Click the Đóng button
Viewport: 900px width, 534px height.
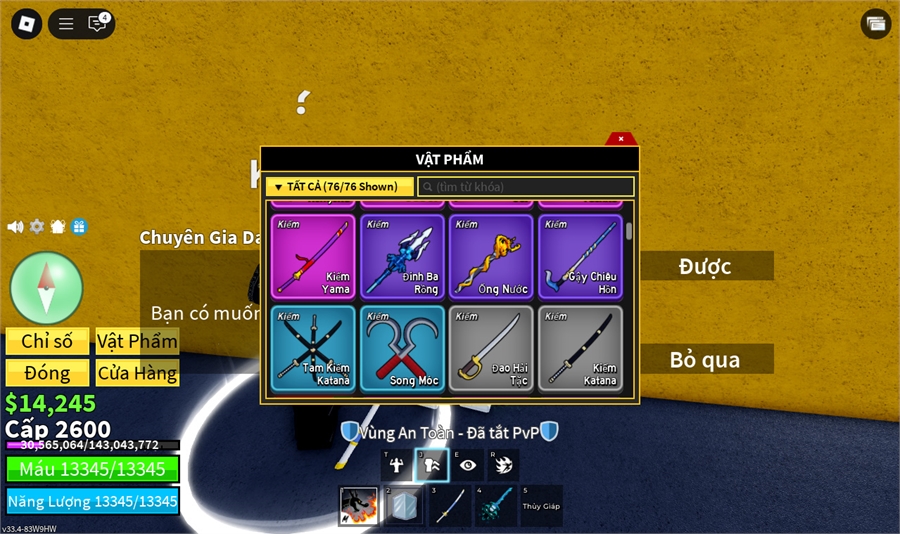pos(47,374)
